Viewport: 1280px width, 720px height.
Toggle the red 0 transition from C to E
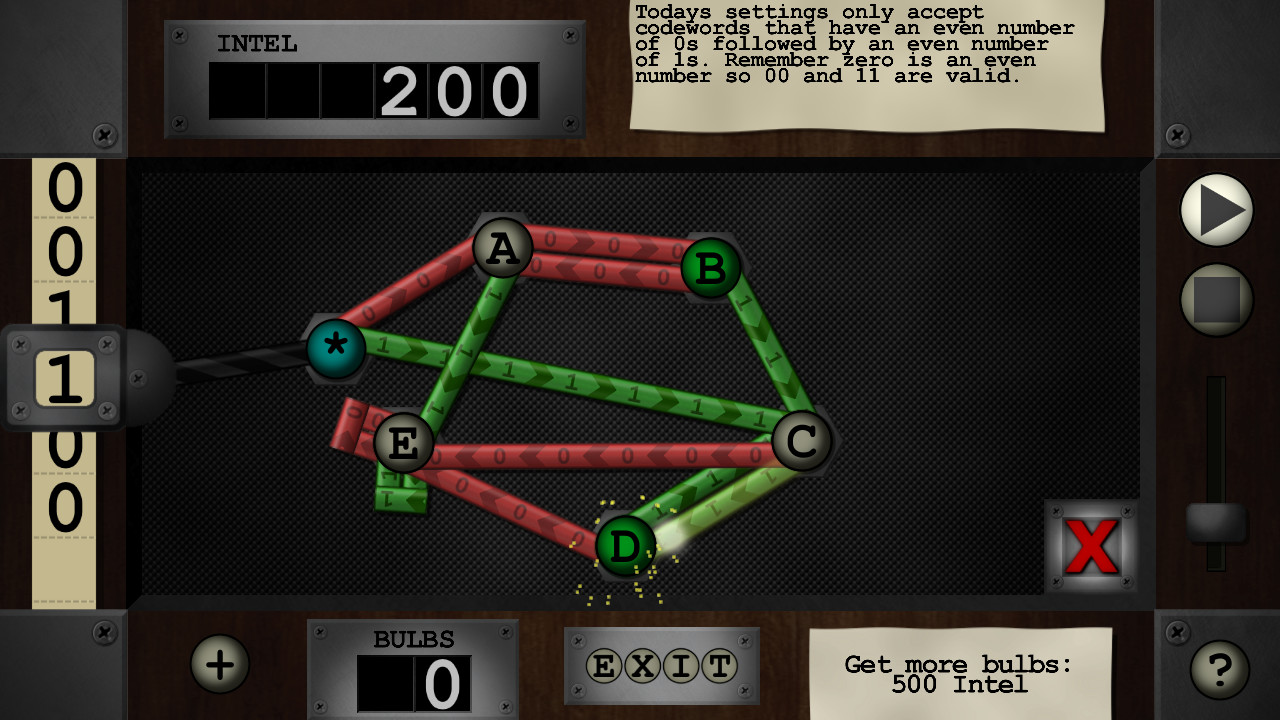[x=600, y=455]
